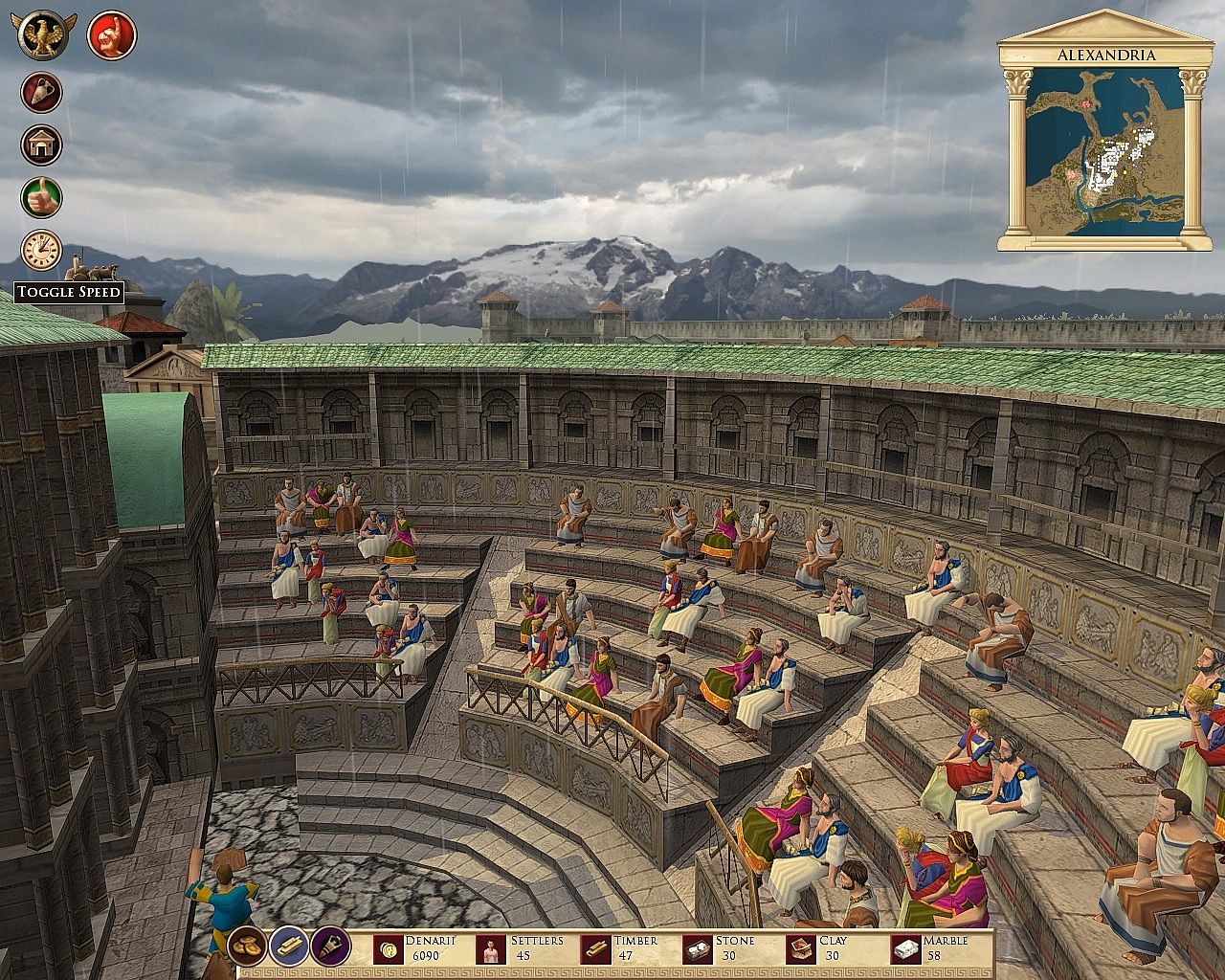Open the golden eagle main menu
Screen dimensions: 1225x980
(x=44, y=34)
